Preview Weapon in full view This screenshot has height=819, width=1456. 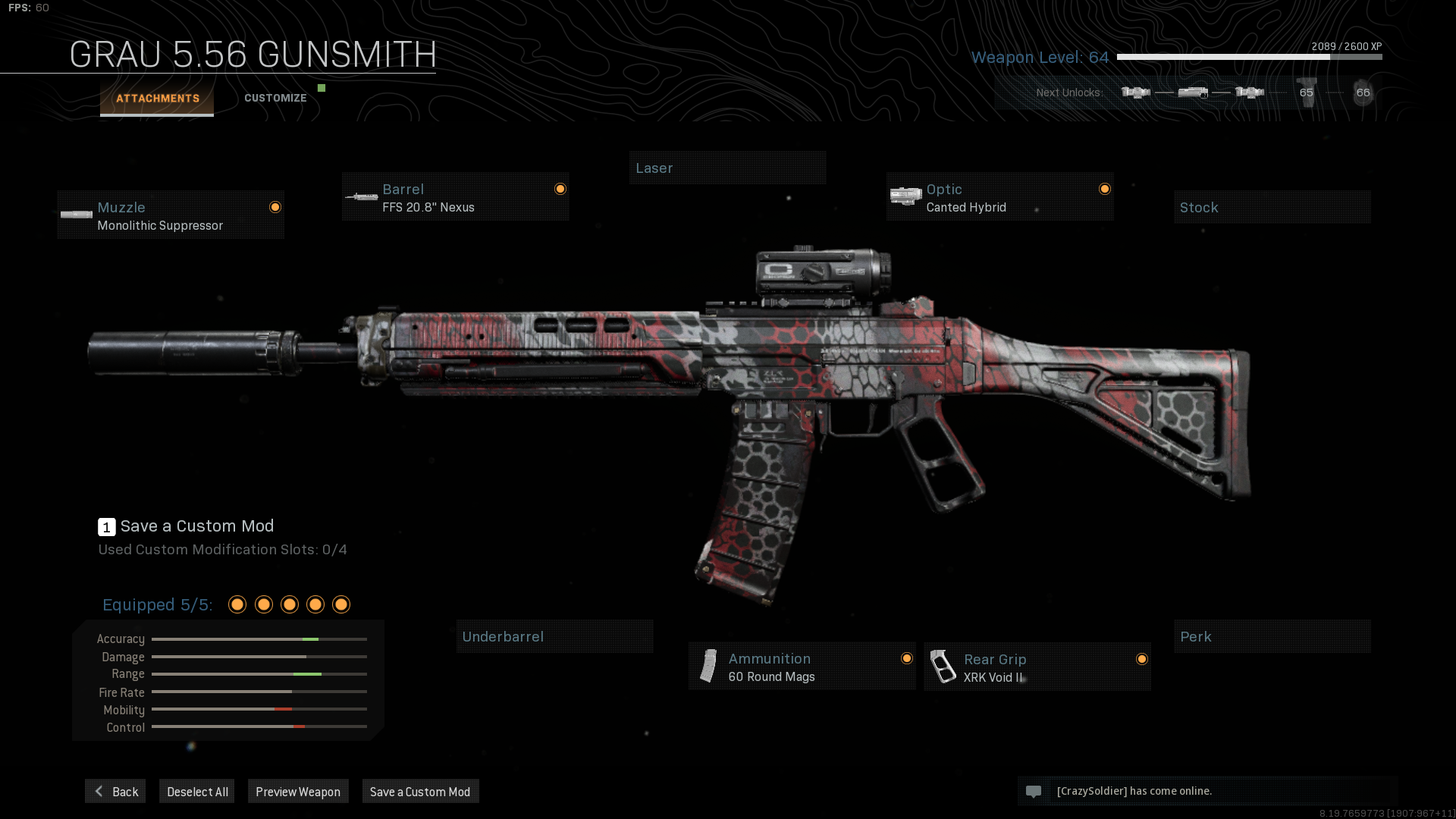298,792
